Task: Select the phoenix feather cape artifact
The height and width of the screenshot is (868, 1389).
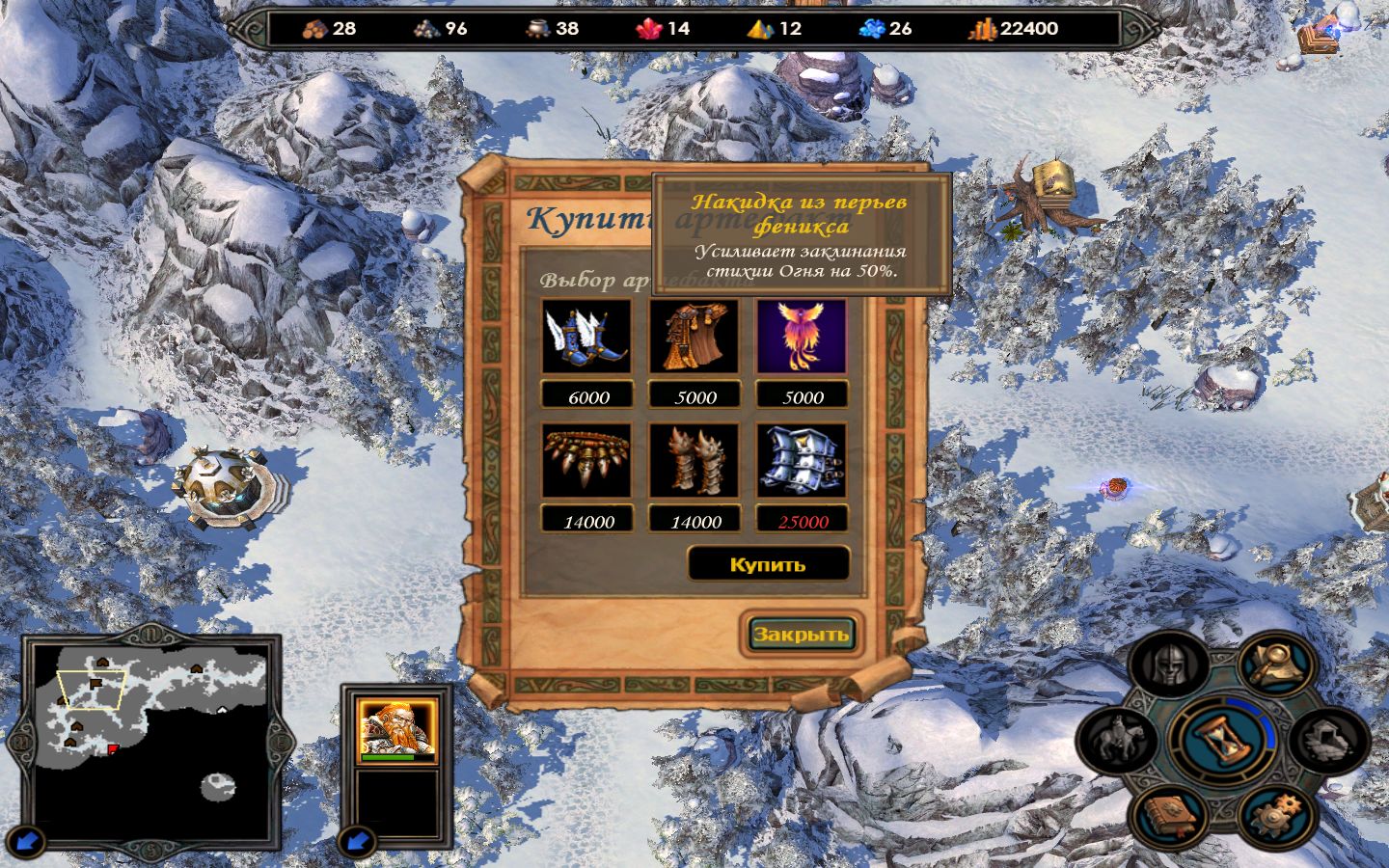Action: pos(802,337)
